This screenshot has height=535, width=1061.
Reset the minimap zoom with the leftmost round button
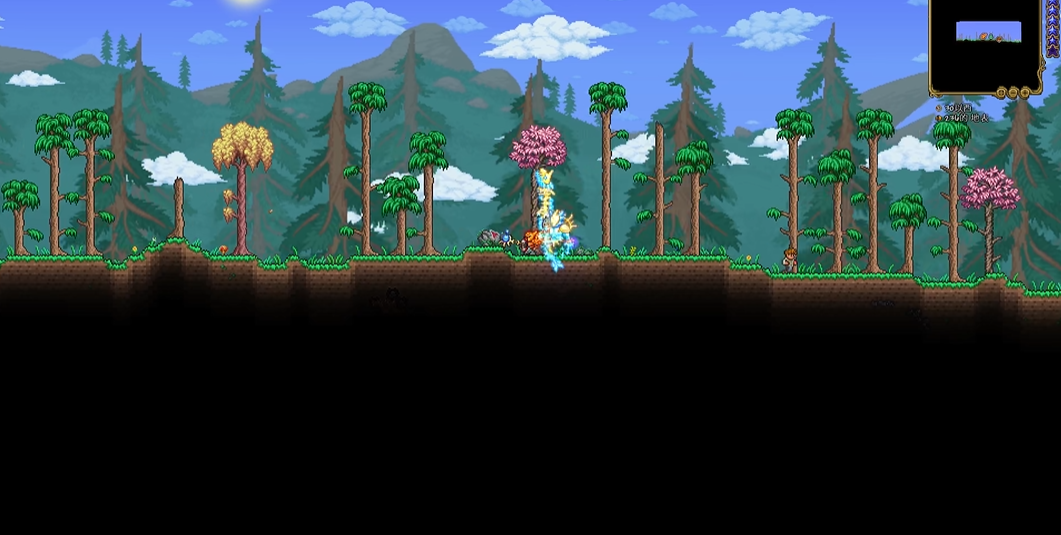1001,93
